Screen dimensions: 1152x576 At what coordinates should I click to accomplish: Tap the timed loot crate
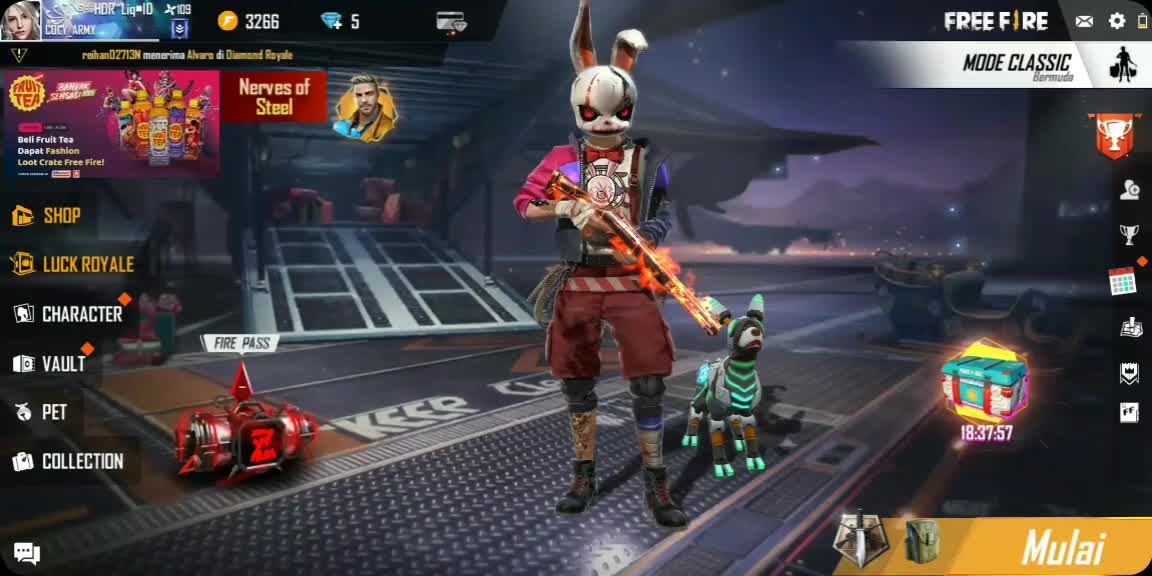(x=985, y=385)
